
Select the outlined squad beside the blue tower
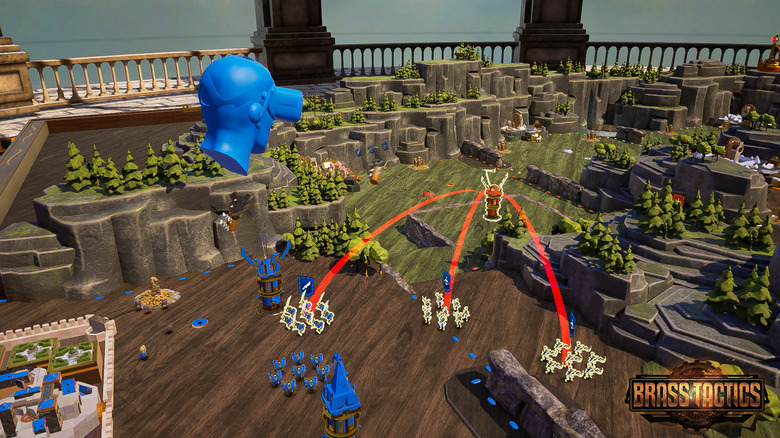(306, 313)
